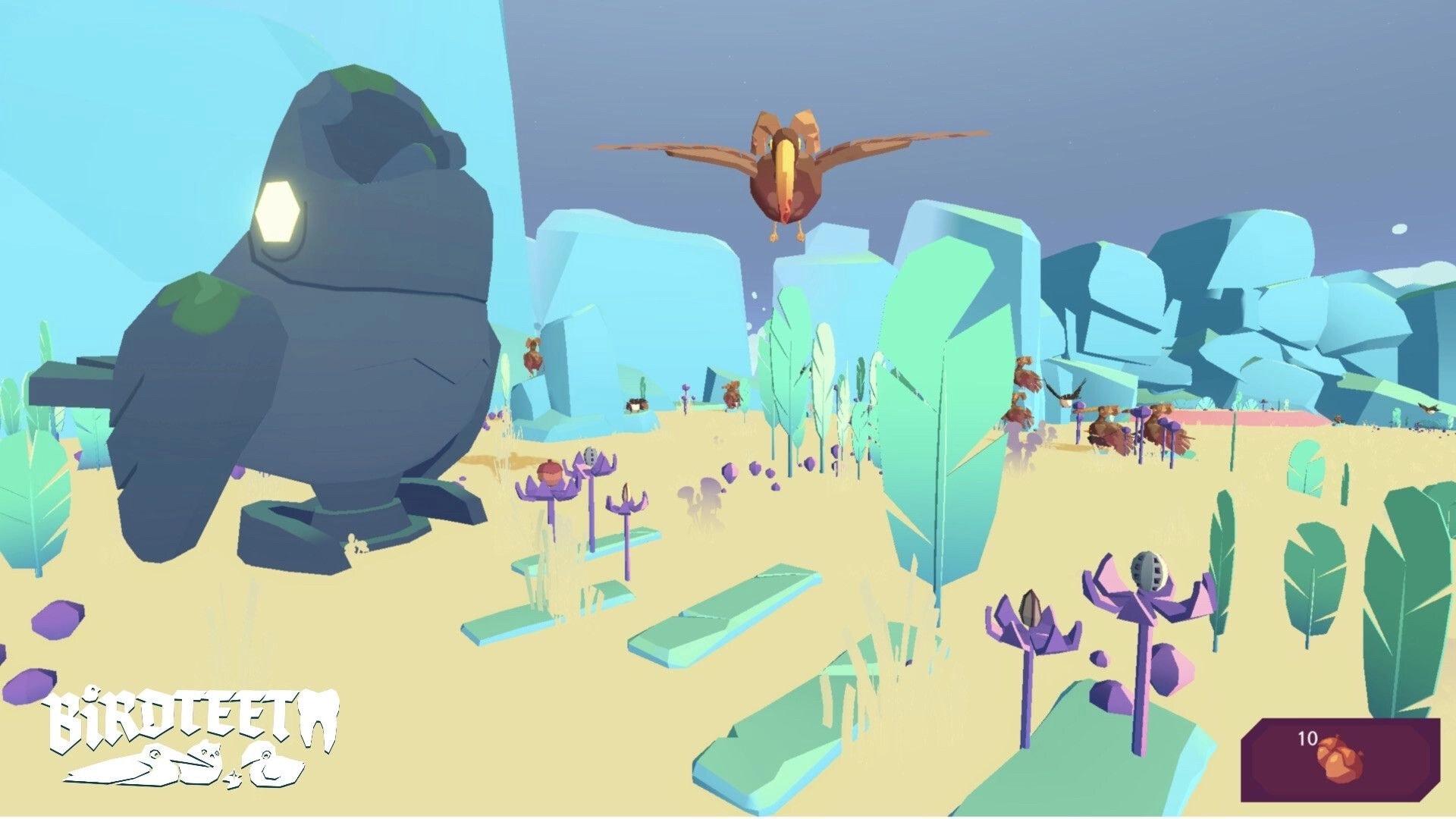The image size is (1456, 819).
Task: Click the sparkle between owl and duck drawings
Action: click(233, 778)
